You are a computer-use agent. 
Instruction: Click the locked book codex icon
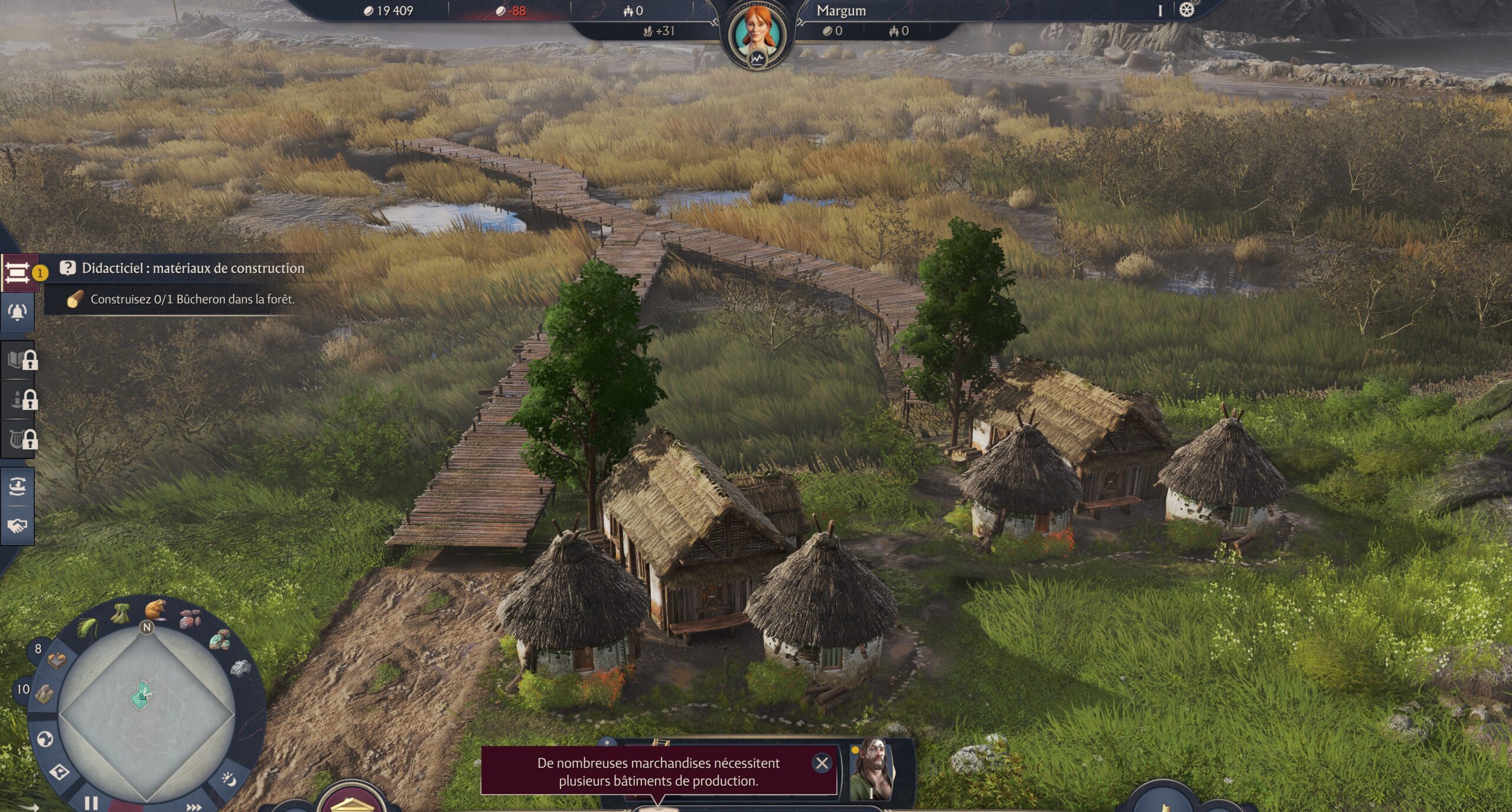tap(15, 360)
